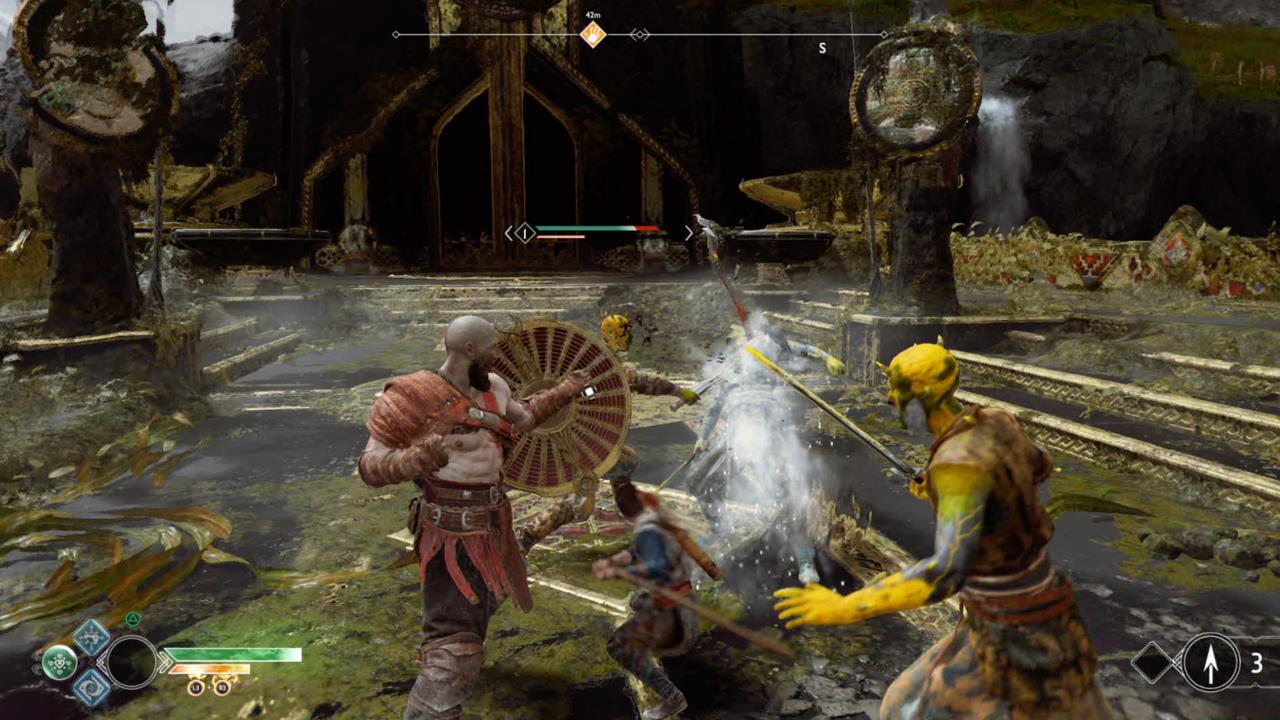Image resolution: width=1280 pixels, height=720 pixels.
Task: Click the L3 button prompt icon
Action: [195, 688]
